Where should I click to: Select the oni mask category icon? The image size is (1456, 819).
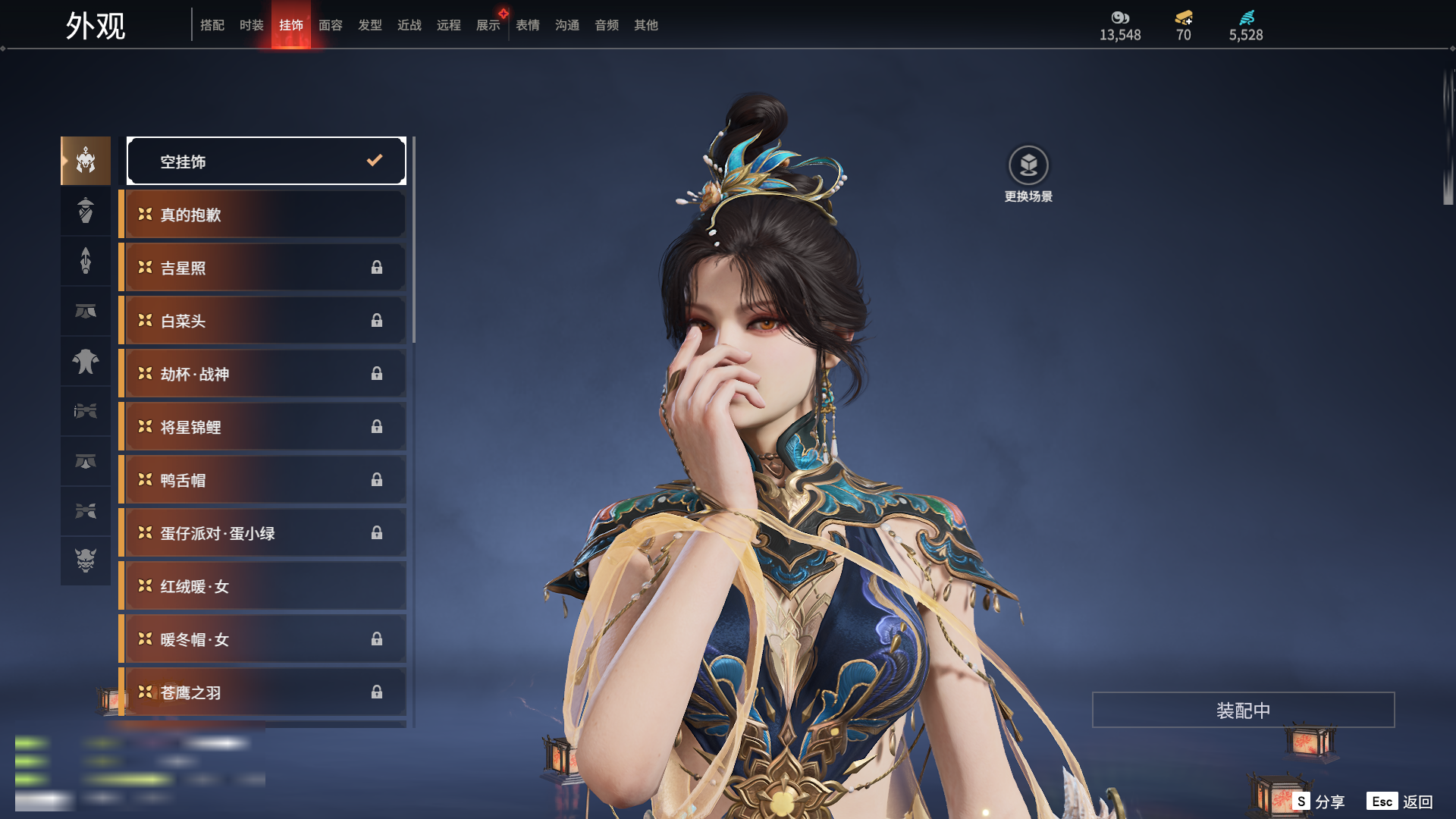[86, 560]
